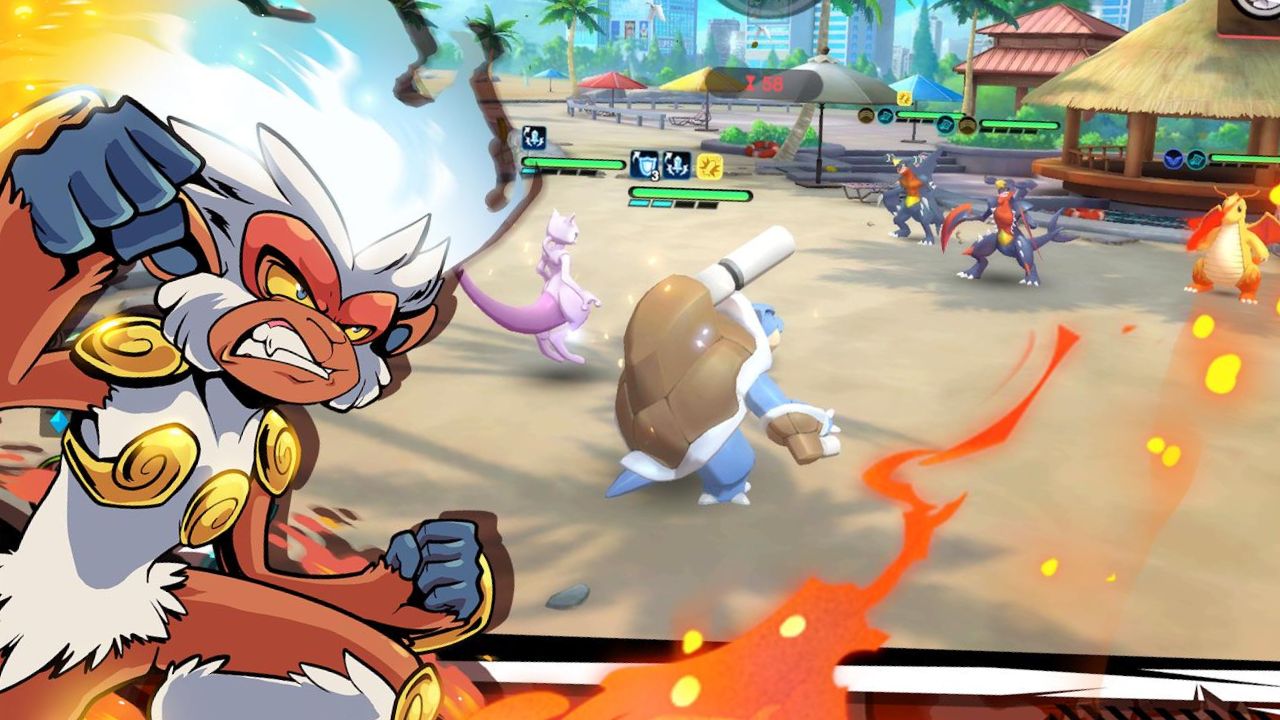Viewport: 1280px width, 720px height.
Task: Select the blue flask icon next to Dragonite's wing buff
Action: coord(1196,157)
